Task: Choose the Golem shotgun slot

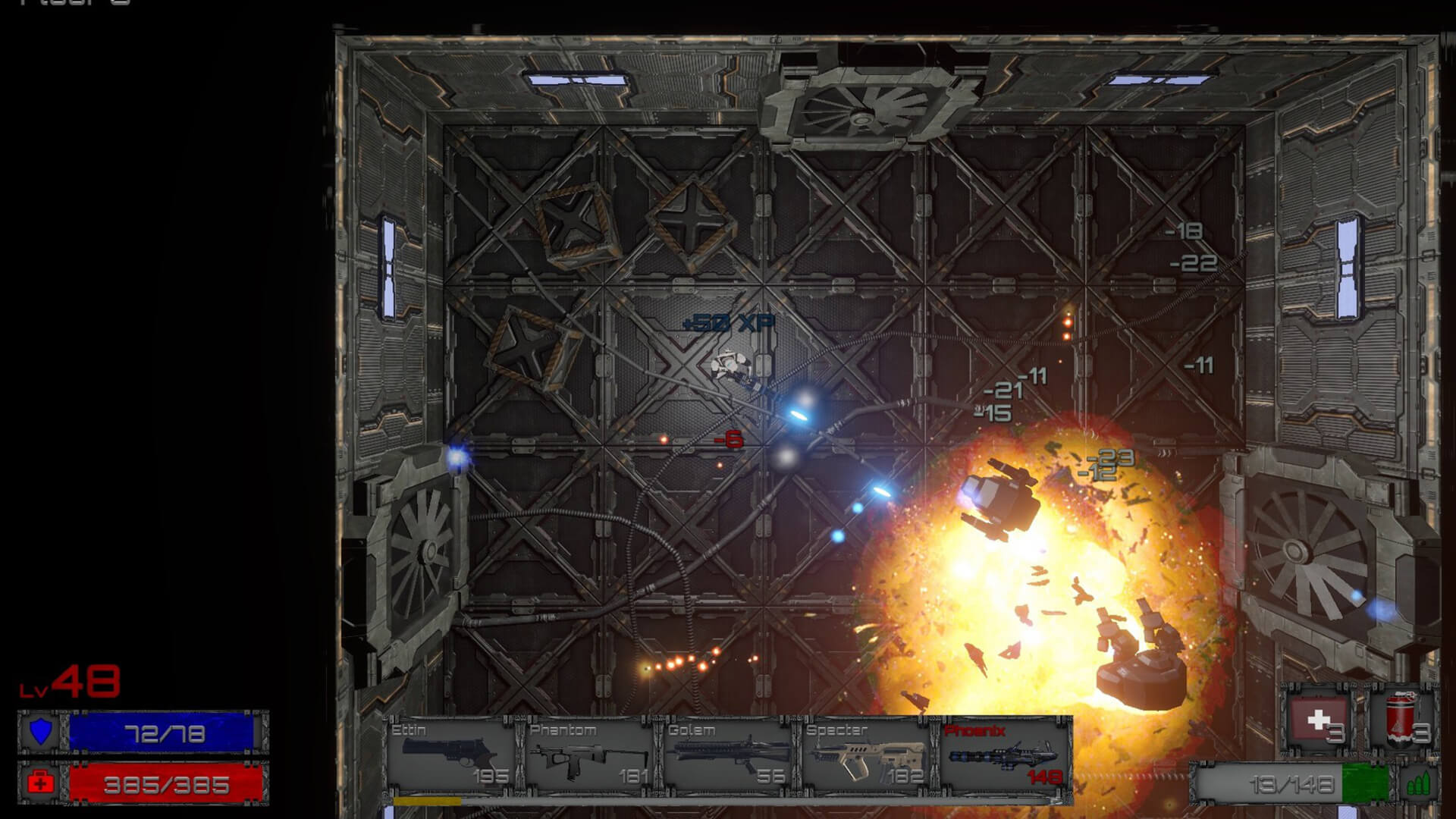Action: pos(726,755)
